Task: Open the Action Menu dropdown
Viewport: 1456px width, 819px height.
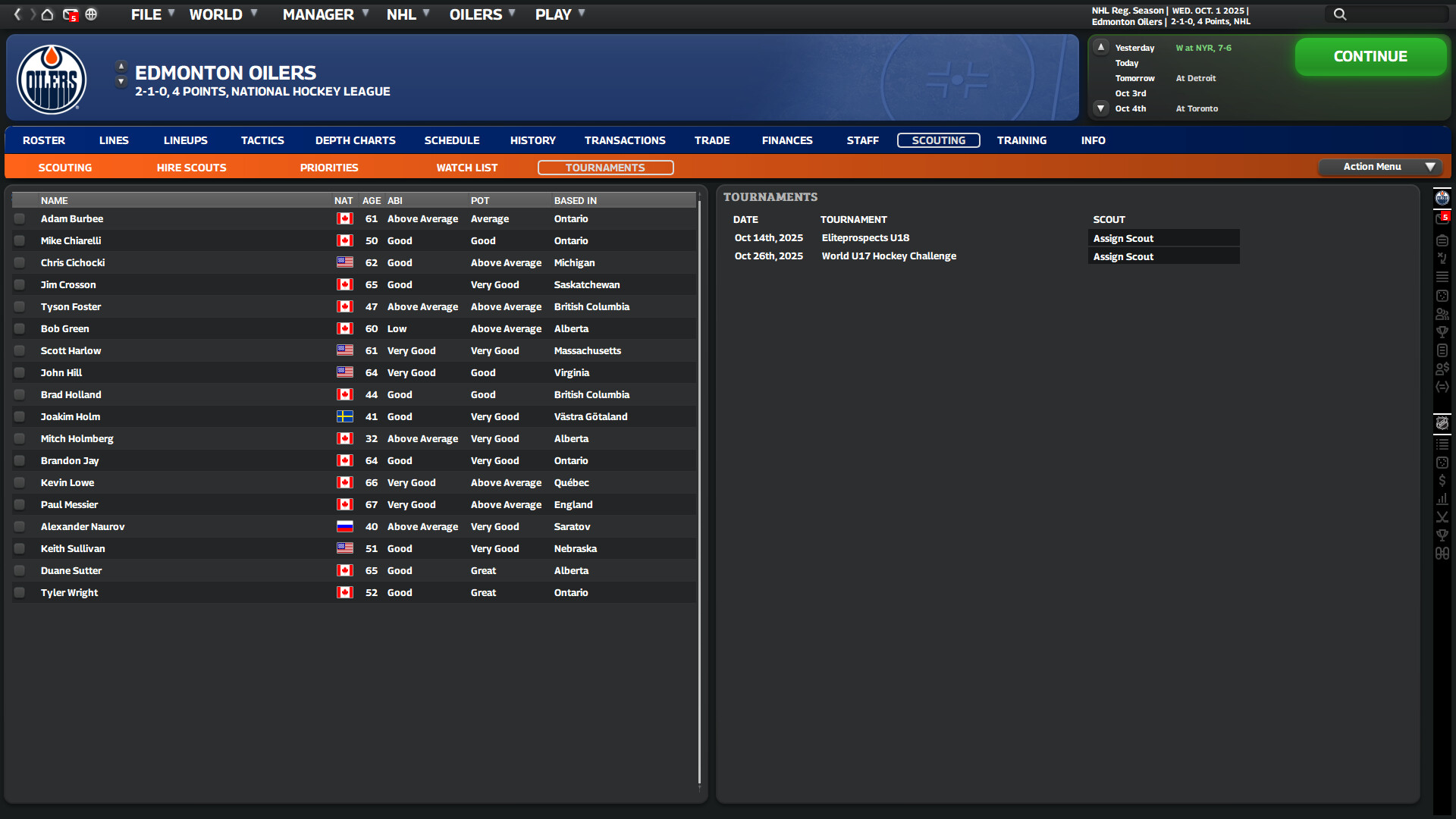Action: pos(1379,167)
